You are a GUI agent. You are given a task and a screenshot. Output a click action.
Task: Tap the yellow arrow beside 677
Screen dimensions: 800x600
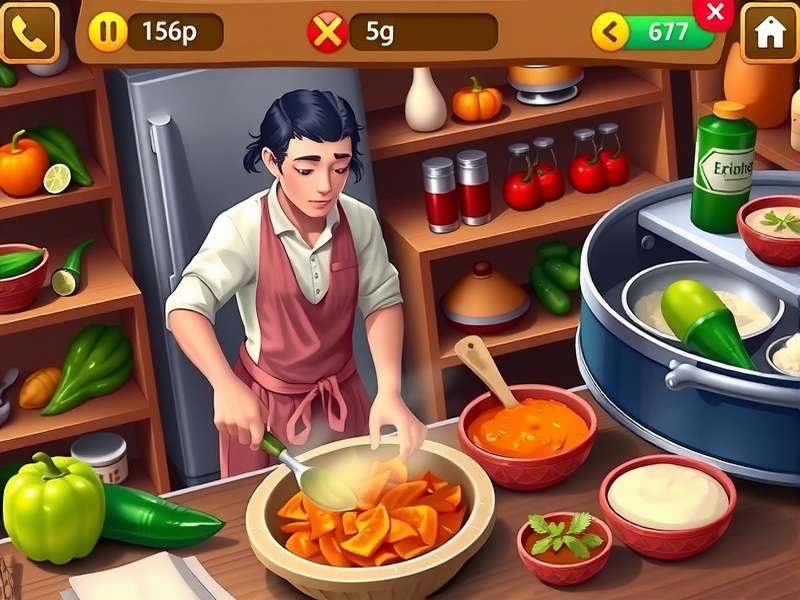(x=610, y=32)
